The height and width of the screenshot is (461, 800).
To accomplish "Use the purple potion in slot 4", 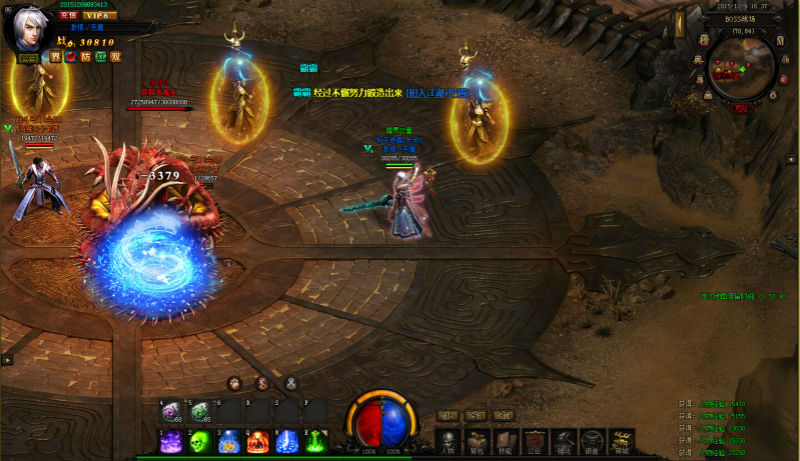I will pos(171,411).
